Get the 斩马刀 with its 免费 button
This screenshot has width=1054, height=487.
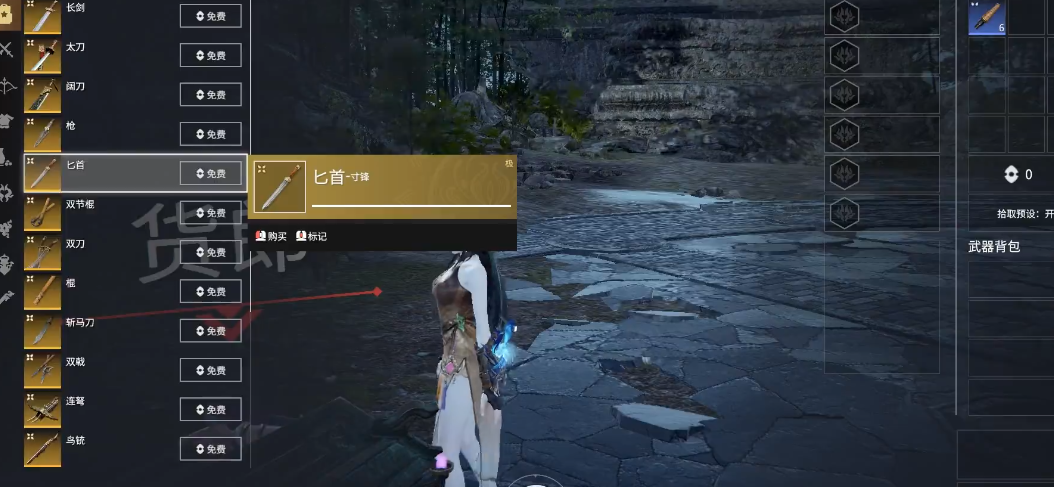coord(210,331)
